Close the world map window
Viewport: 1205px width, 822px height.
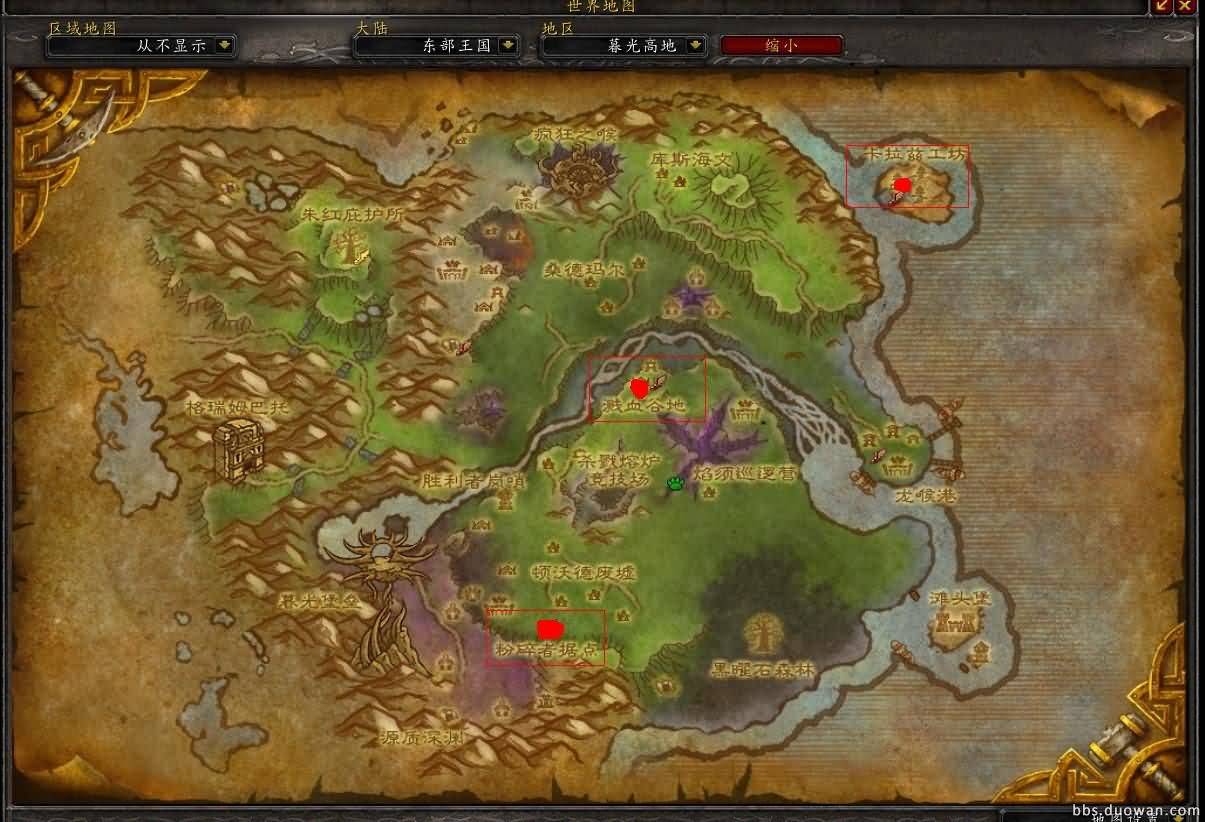click(x=1186, y=6)
